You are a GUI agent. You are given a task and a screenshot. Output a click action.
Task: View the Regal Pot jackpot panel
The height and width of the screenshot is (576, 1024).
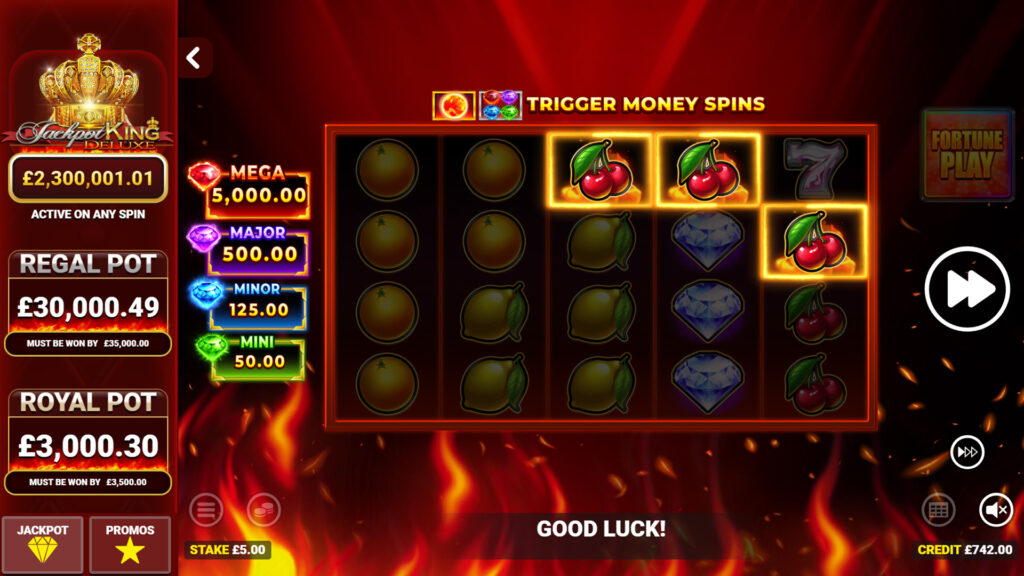point(88,302)
